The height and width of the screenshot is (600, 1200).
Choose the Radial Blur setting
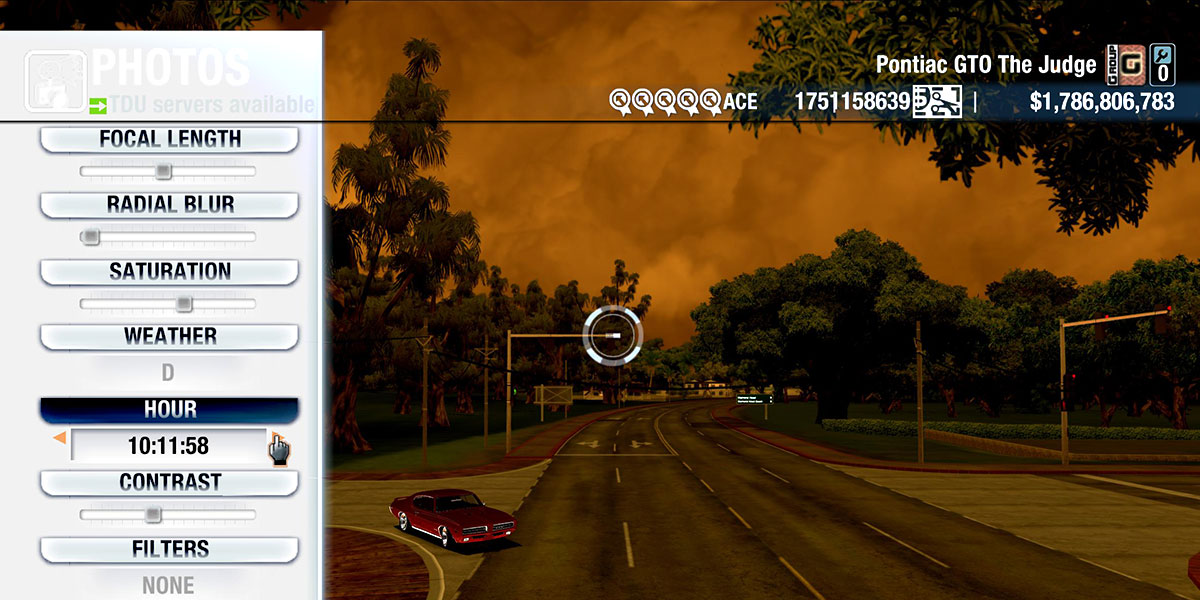[x=169, y=205]
